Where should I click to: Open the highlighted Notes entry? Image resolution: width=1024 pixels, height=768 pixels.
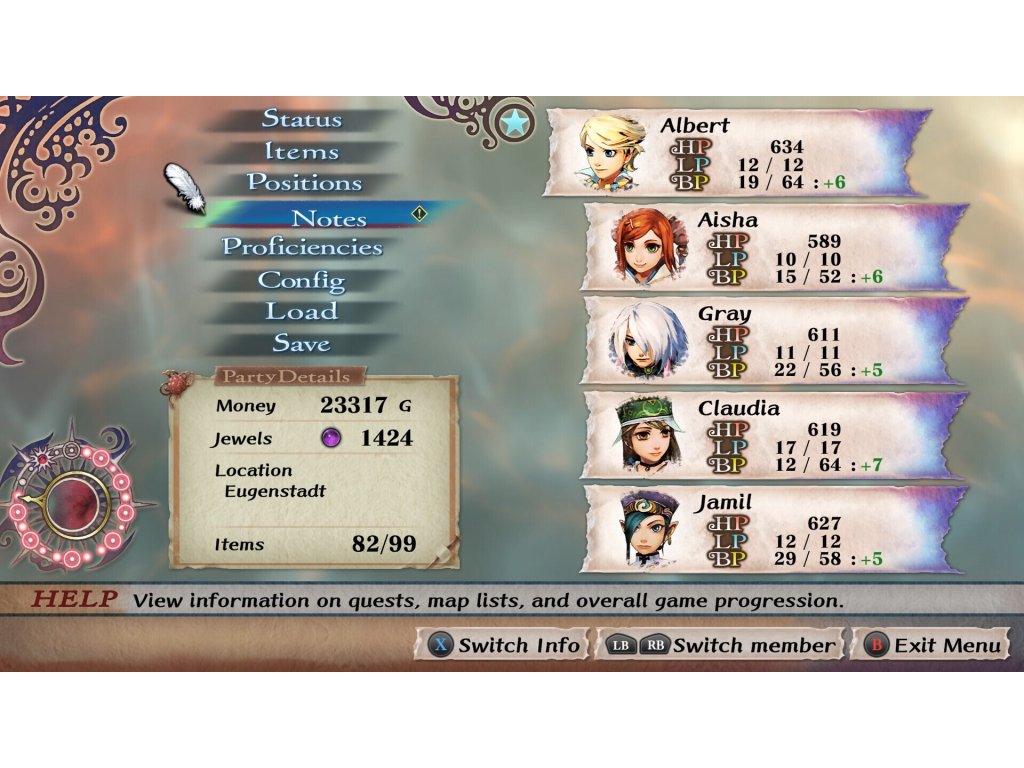click(x=328, y=218)
